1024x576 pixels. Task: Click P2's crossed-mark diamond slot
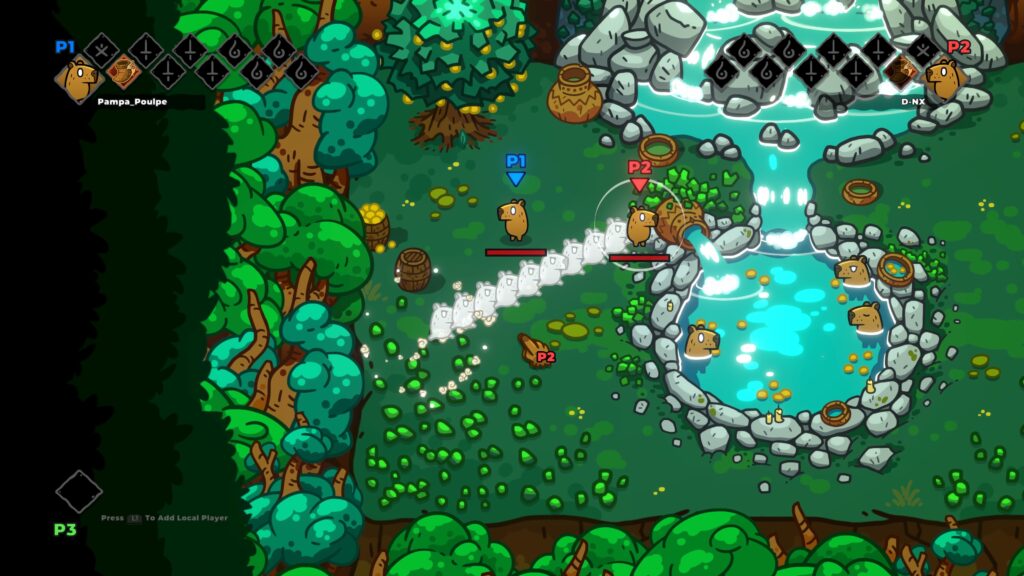(921, 49)
